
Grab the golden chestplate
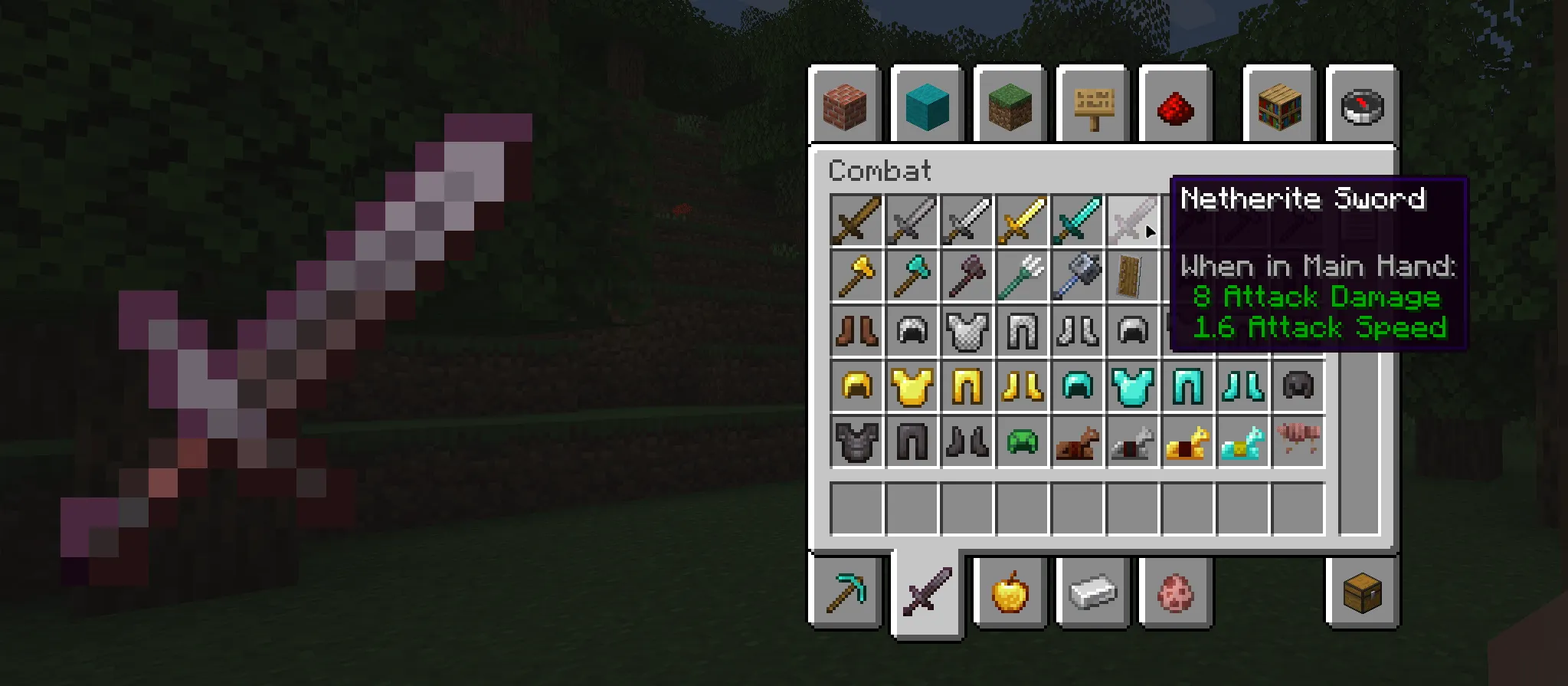coord(912,387)
